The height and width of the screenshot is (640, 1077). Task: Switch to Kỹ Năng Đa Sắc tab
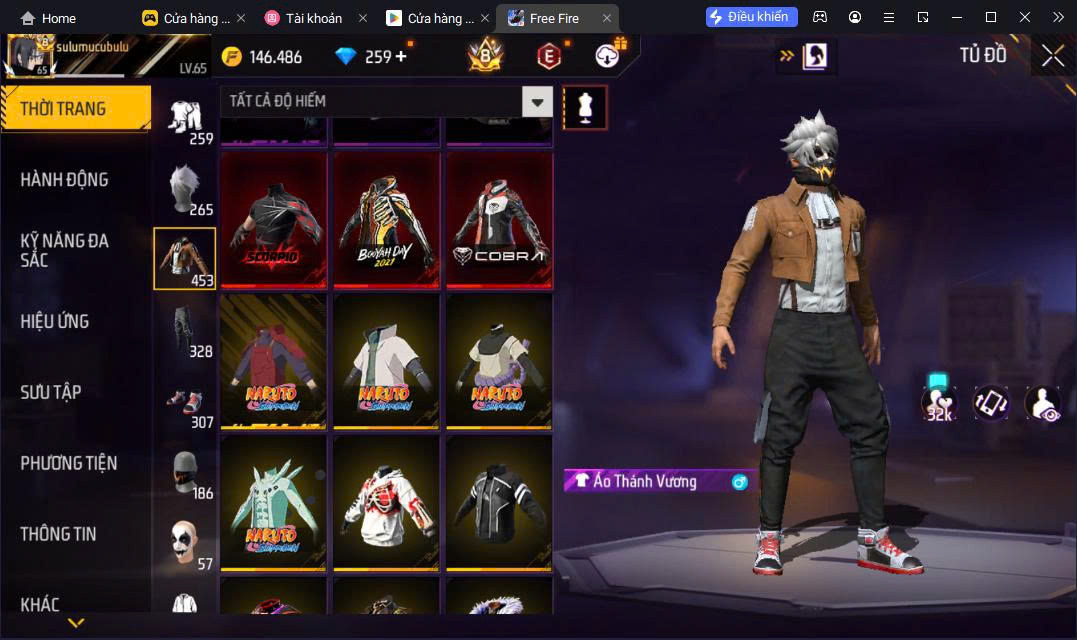pos(65,250)
